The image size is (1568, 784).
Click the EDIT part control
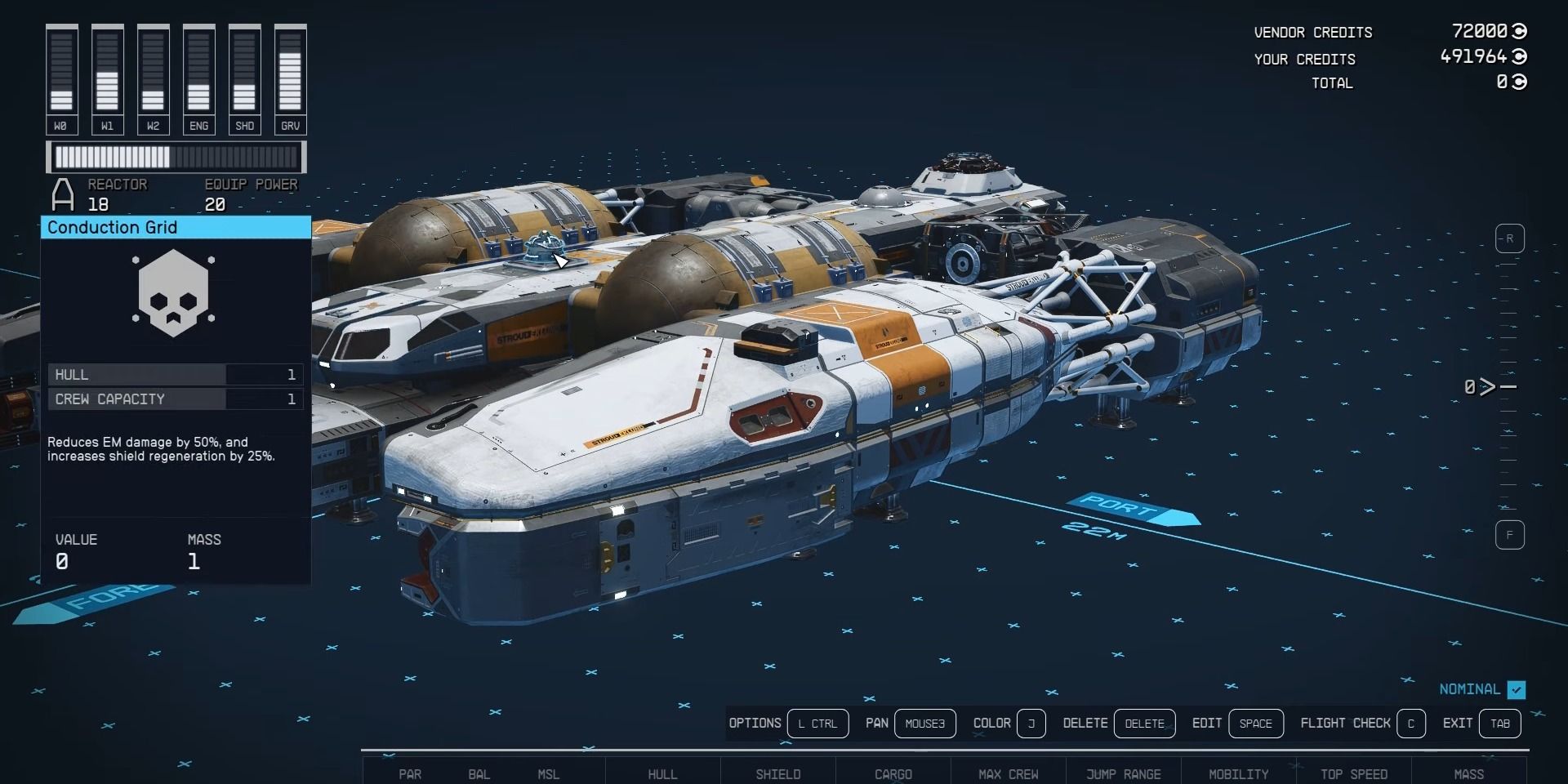coord(1257,724)
